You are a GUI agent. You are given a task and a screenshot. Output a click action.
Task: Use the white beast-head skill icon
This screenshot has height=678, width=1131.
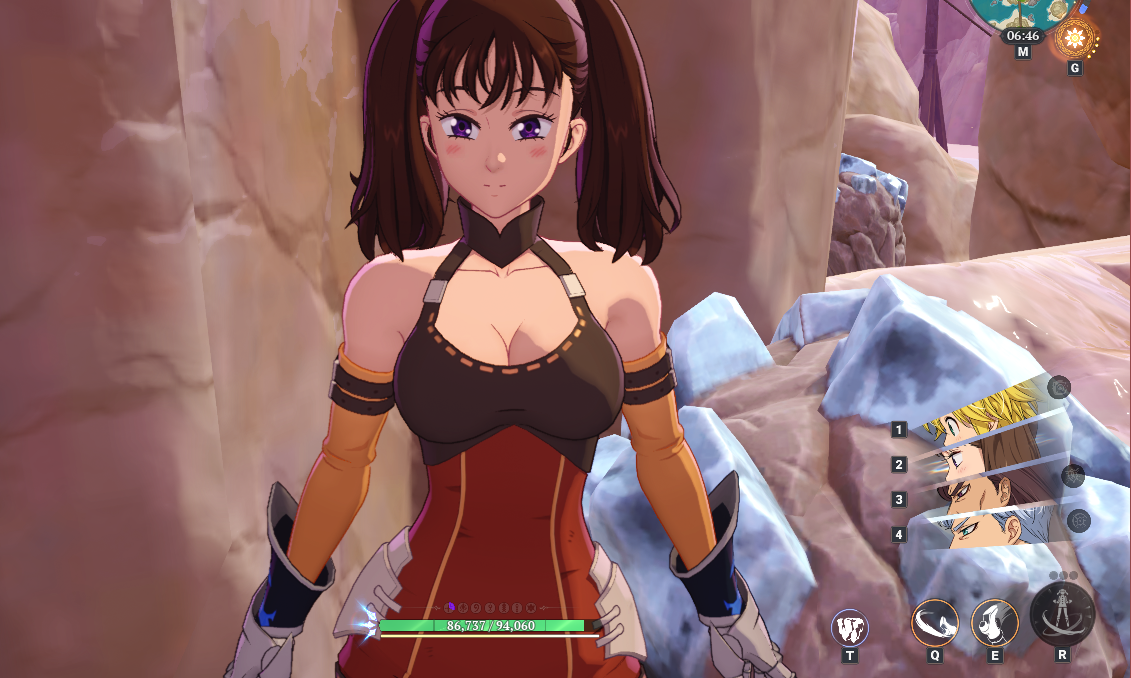(x=850, y=628)
